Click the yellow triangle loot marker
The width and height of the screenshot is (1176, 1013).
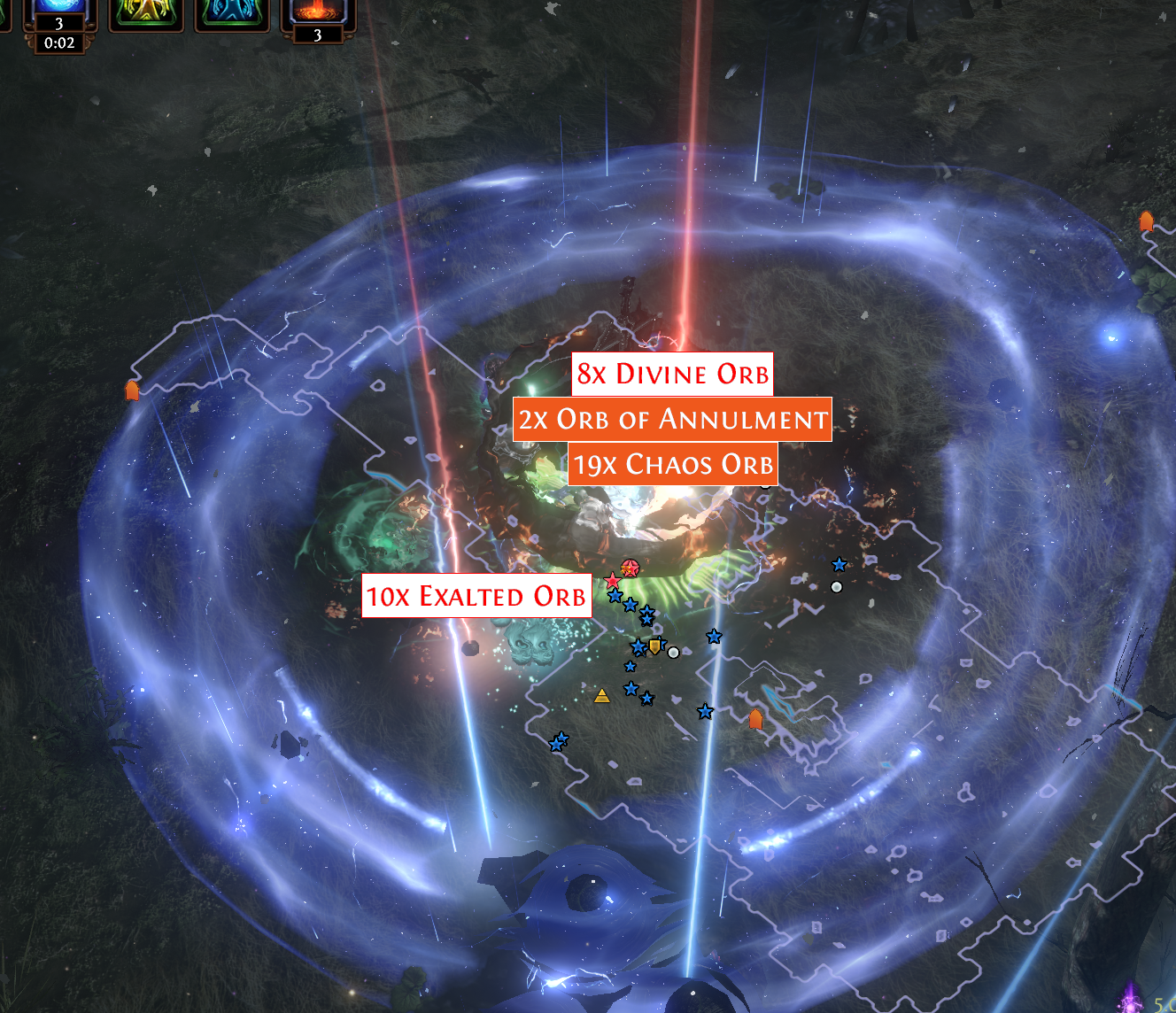click(x=602, y=698)
